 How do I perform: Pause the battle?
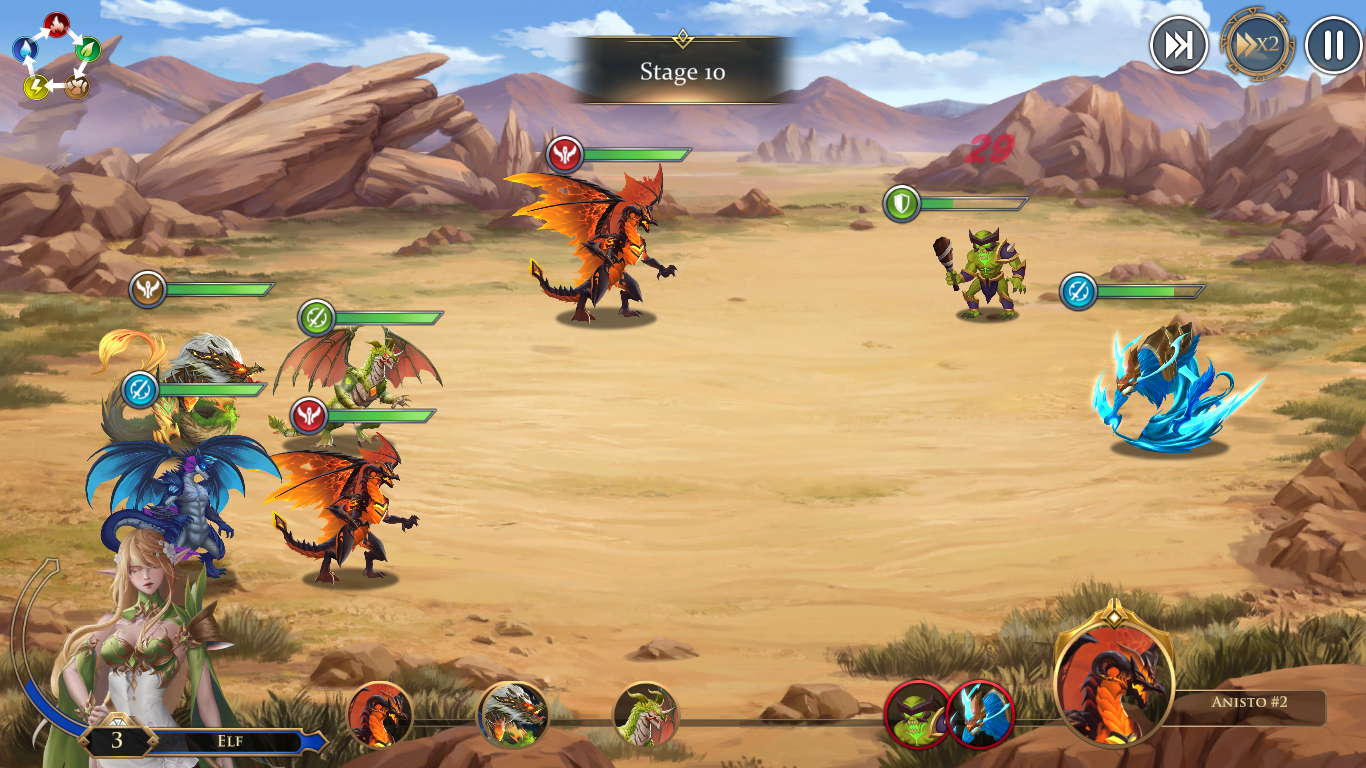coord(1333,45)
